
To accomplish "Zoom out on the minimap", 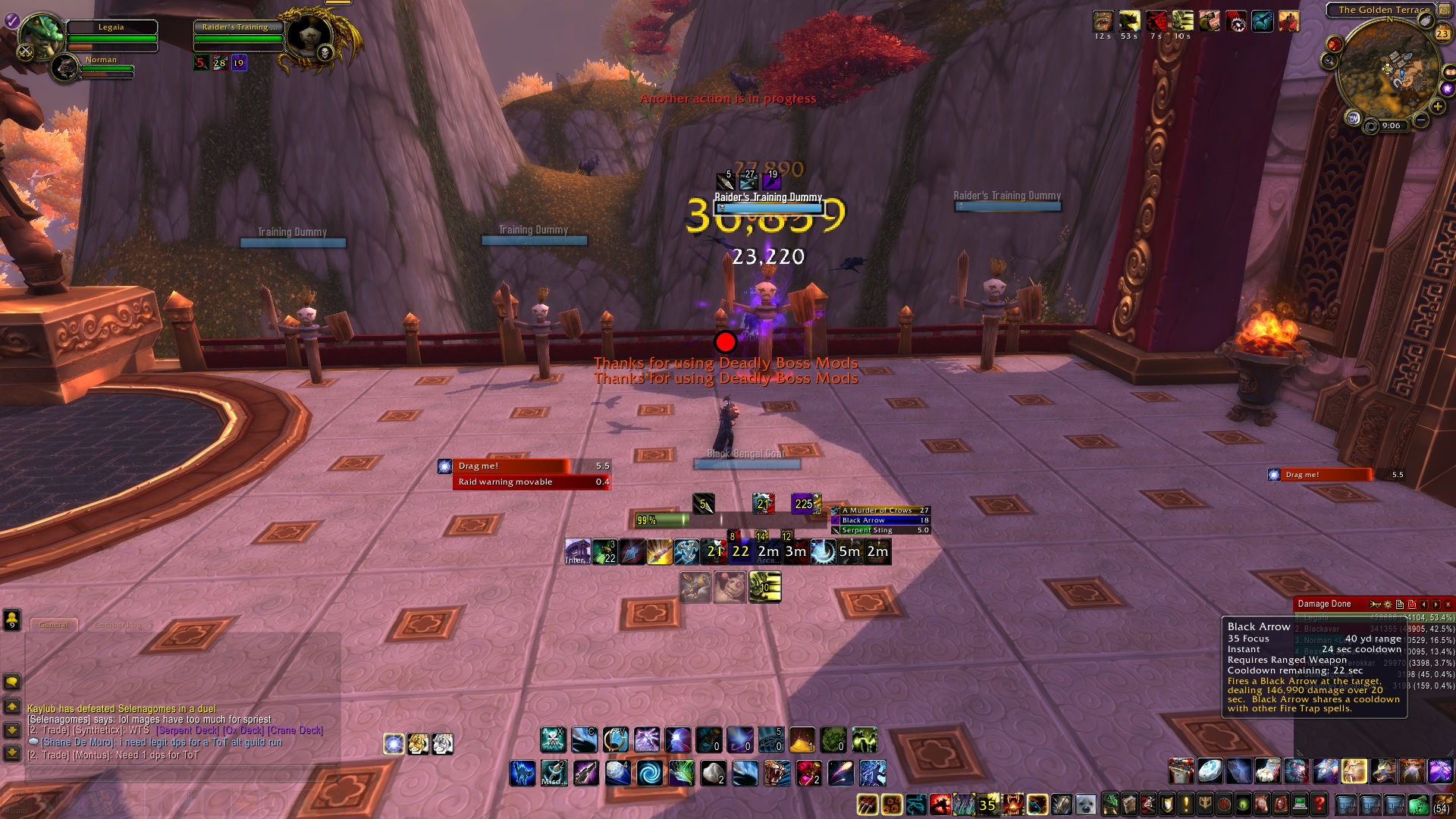I will (x=1420, y=121).
